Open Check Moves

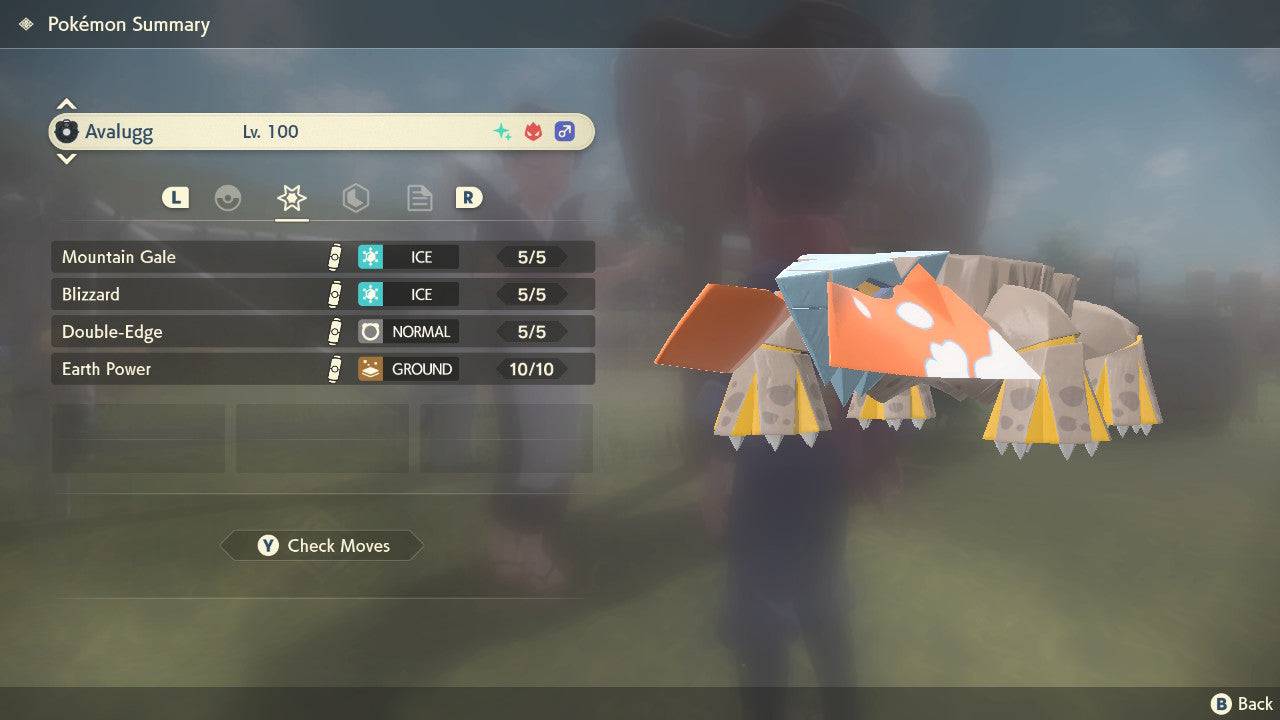pyautogui.click(x=323, y=545)
